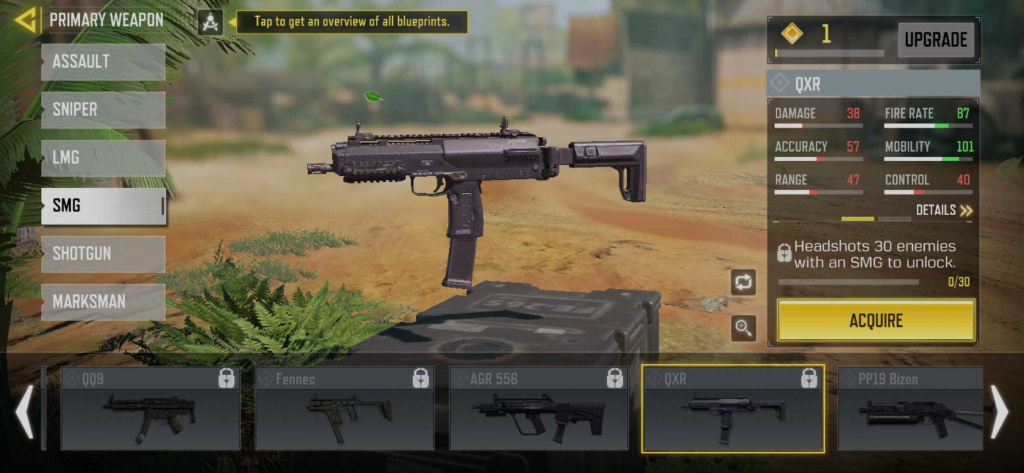Show next weapons with right arrow
The image size is (1024, 473).
[x=999, y=411]
